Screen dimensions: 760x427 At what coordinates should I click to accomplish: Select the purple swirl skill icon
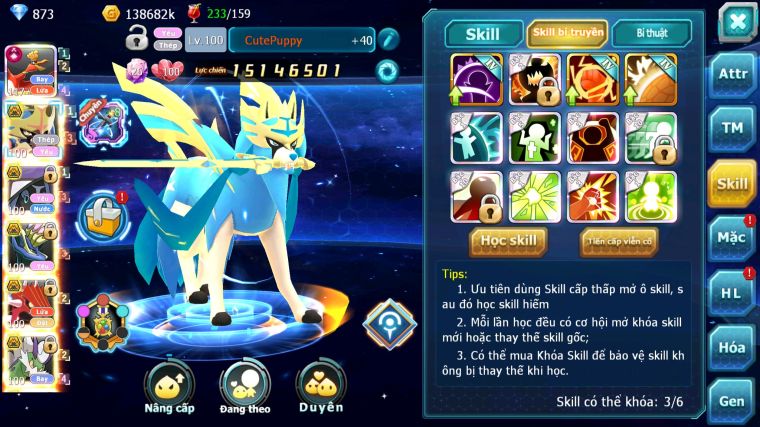click(x=477, y=79)
